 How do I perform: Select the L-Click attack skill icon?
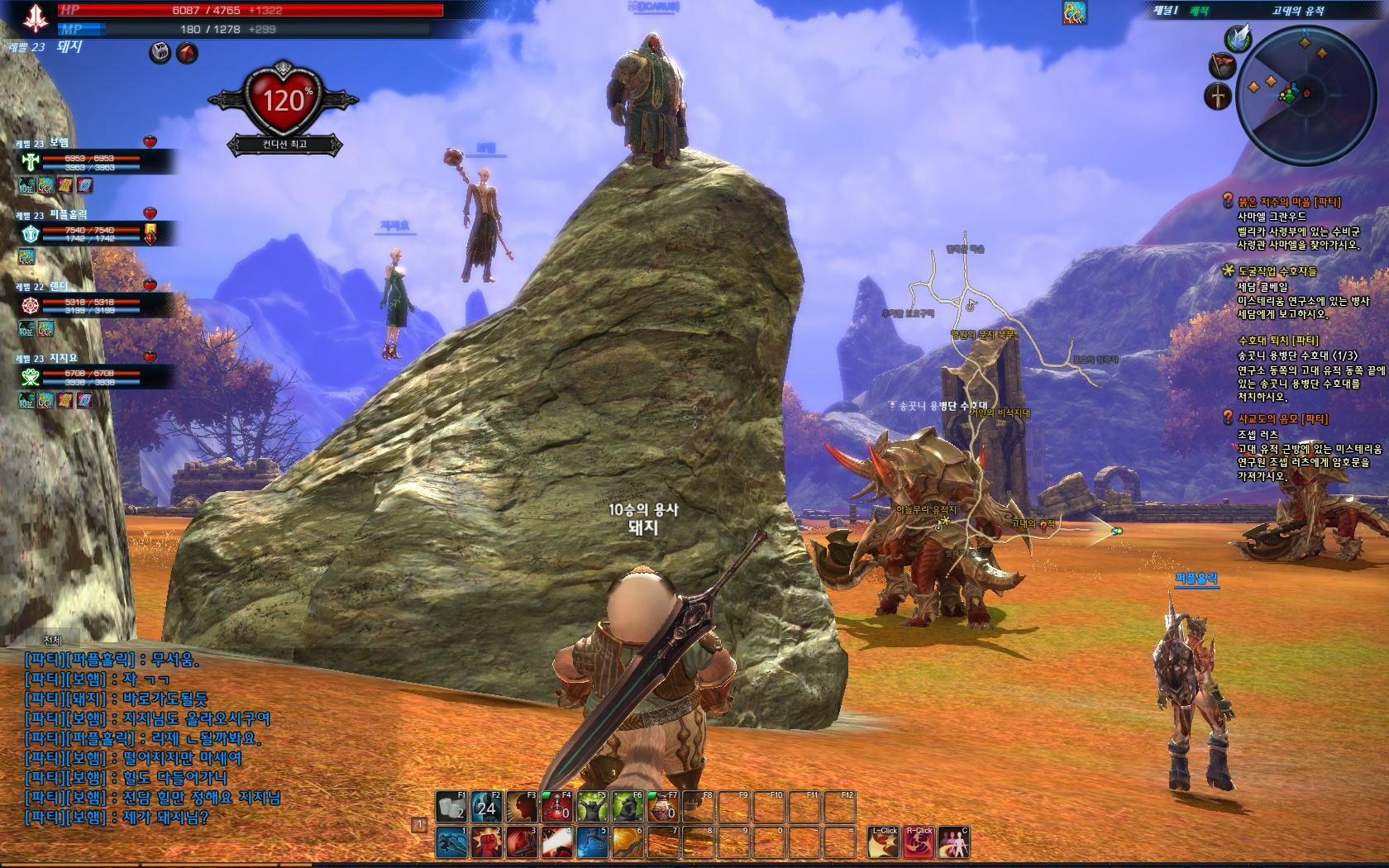[884, 842]
